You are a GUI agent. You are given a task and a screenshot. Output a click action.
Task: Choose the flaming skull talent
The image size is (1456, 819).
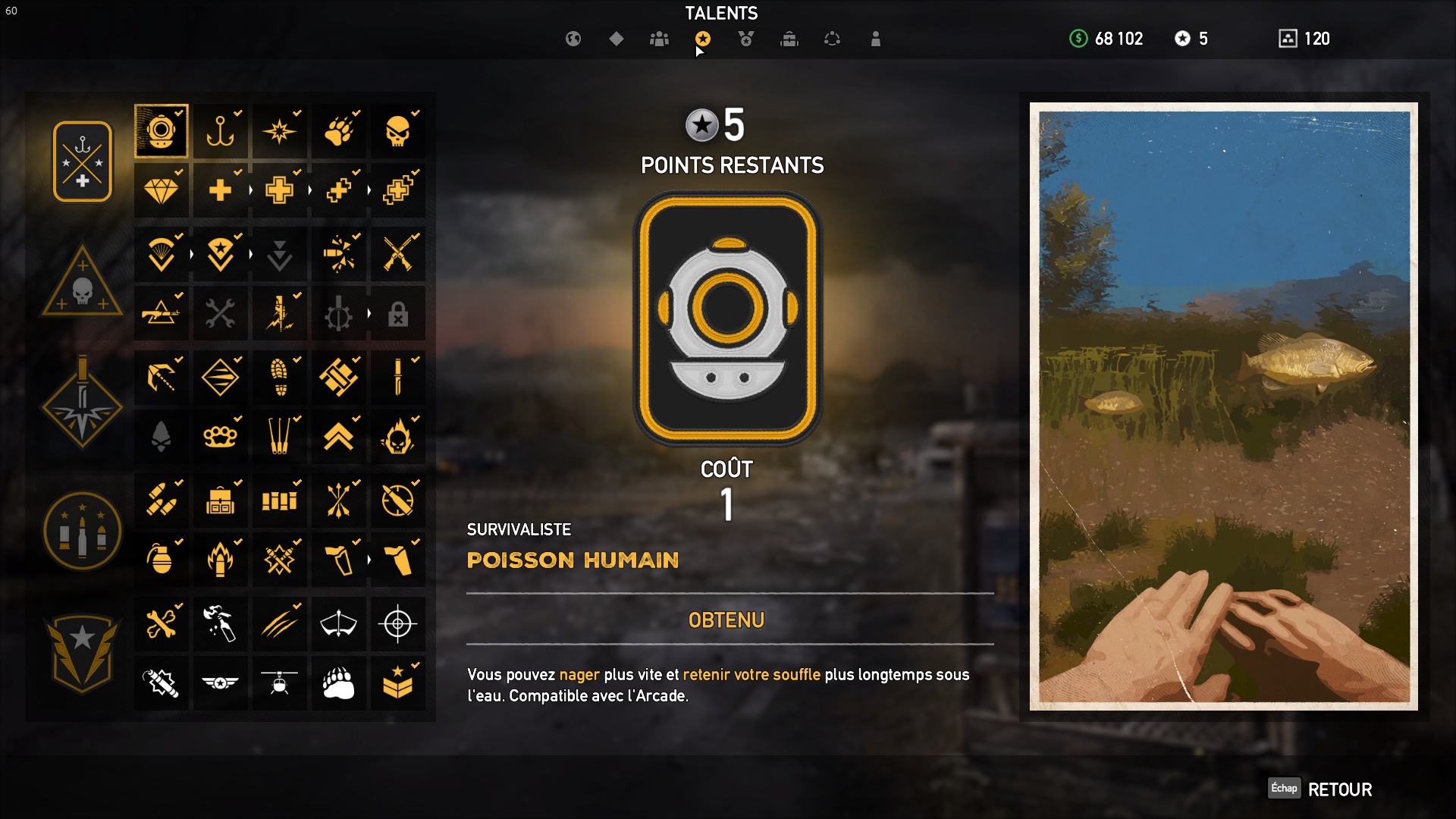click(397, 437)
